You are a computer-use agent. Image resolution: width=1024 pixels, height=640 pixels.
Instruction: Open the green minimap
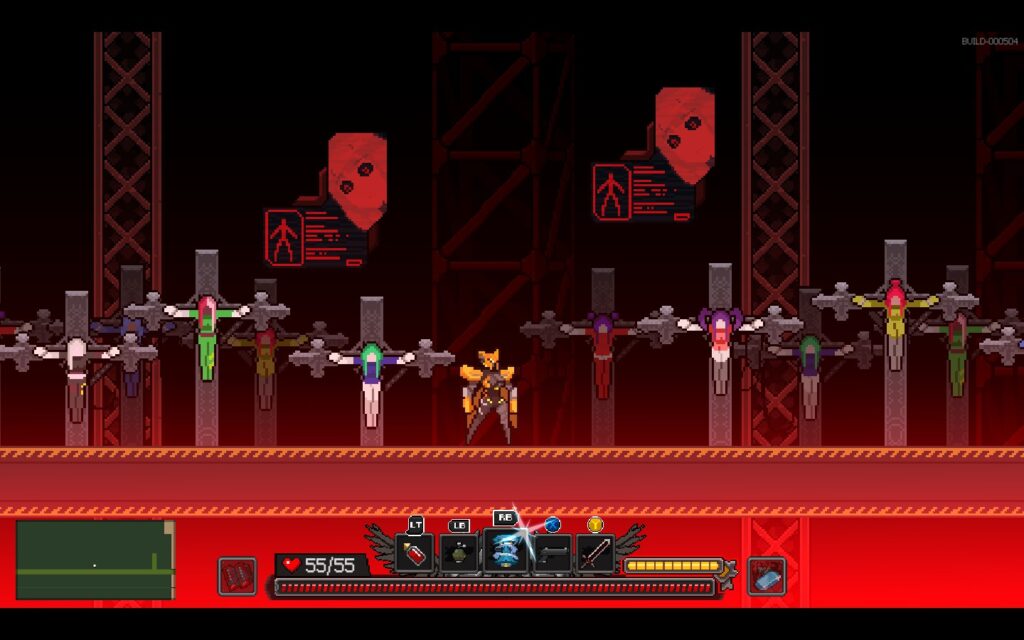95,560
